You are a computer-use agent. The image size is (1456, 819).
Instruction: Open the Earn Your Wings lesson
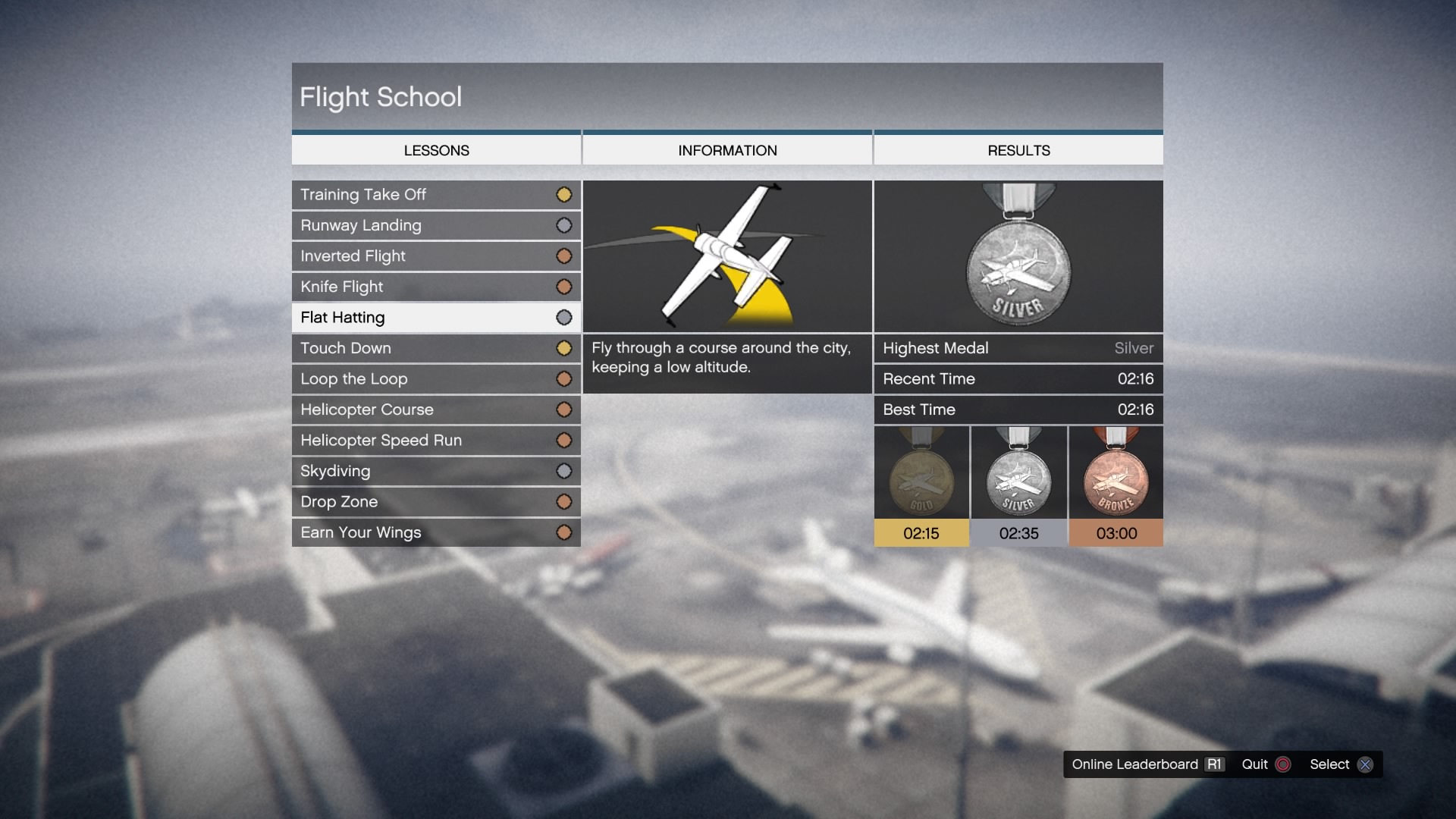[436, 532]
